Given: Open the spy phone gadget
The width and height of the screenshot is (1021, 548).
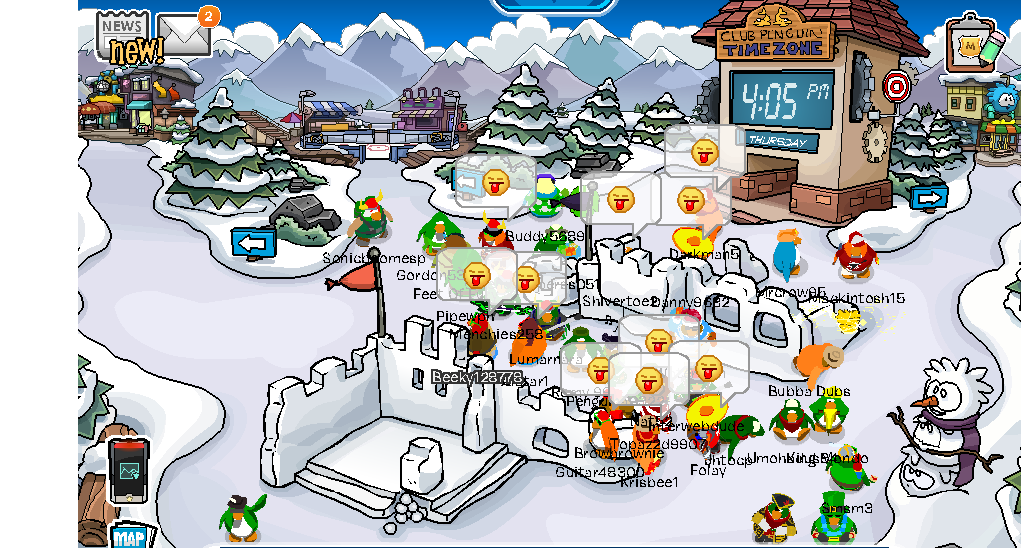Looking at the screenshot, I should click(x=128, y=470).
